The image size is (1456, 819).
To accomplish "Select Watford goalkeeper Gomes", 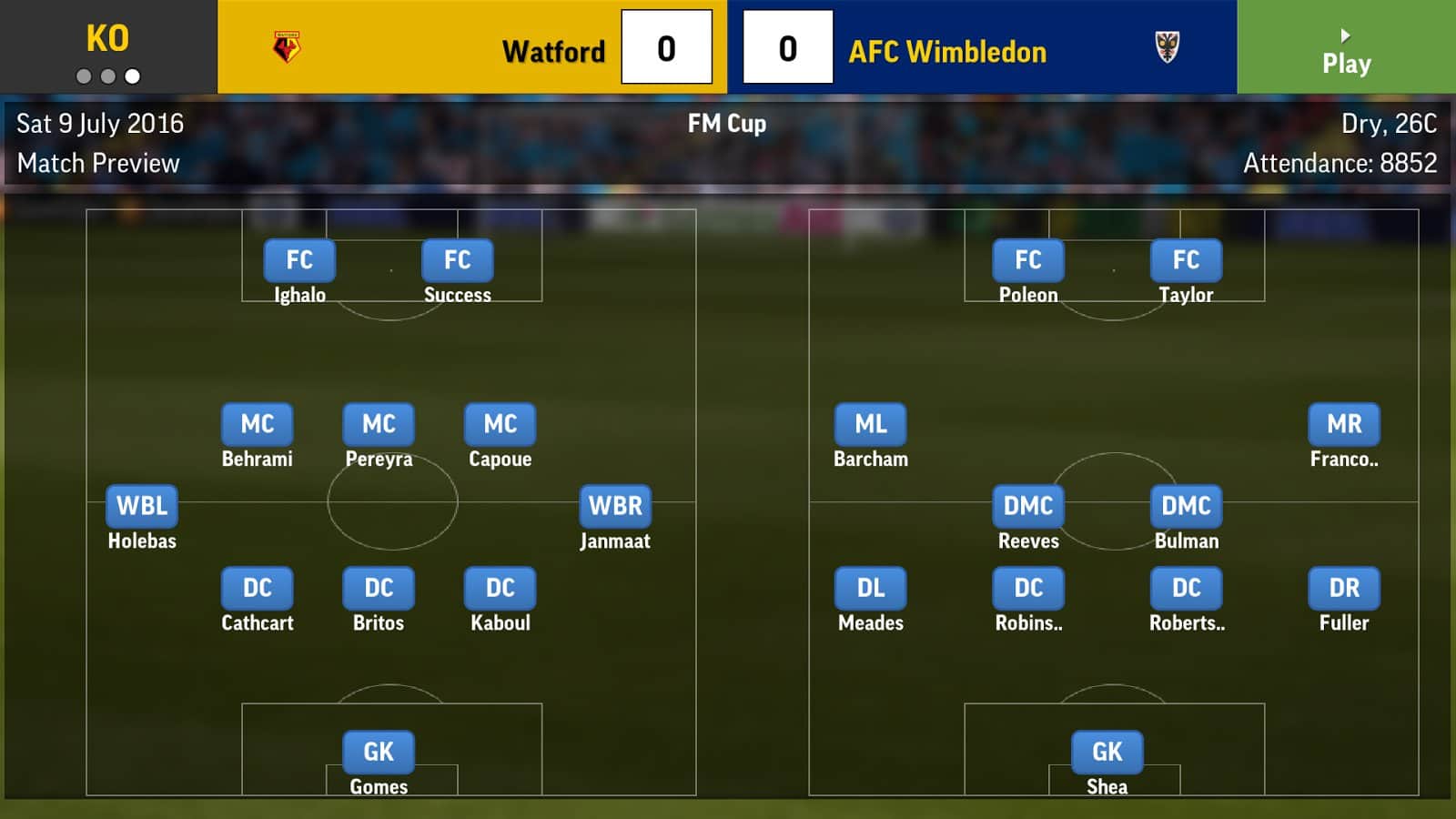I will click(379, 752).
